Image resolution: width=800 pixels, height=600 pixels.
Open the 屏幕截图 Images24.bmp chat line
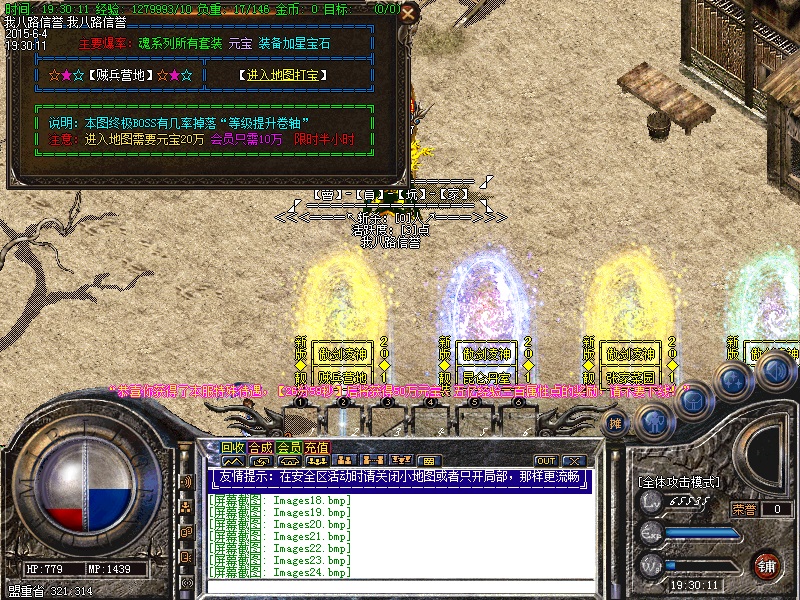[280, 573]
